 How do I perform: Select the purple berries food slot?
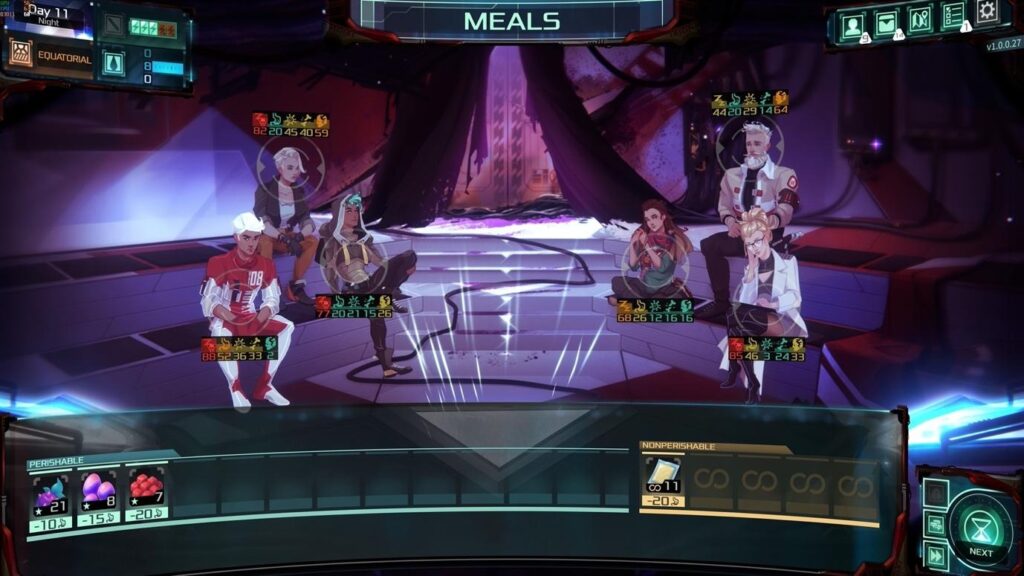pos(51,492)
